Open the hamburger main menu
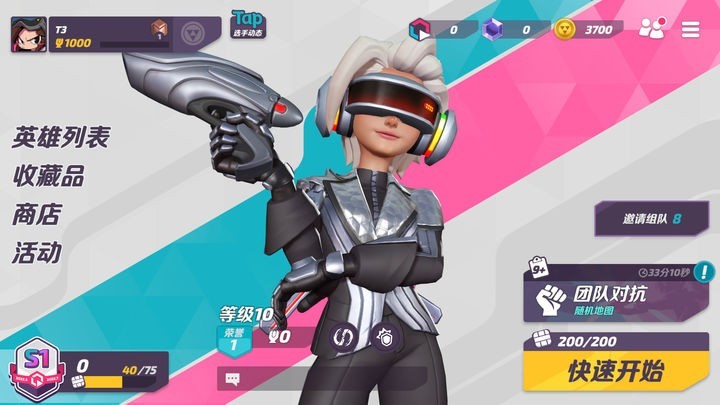 [690, 29]
